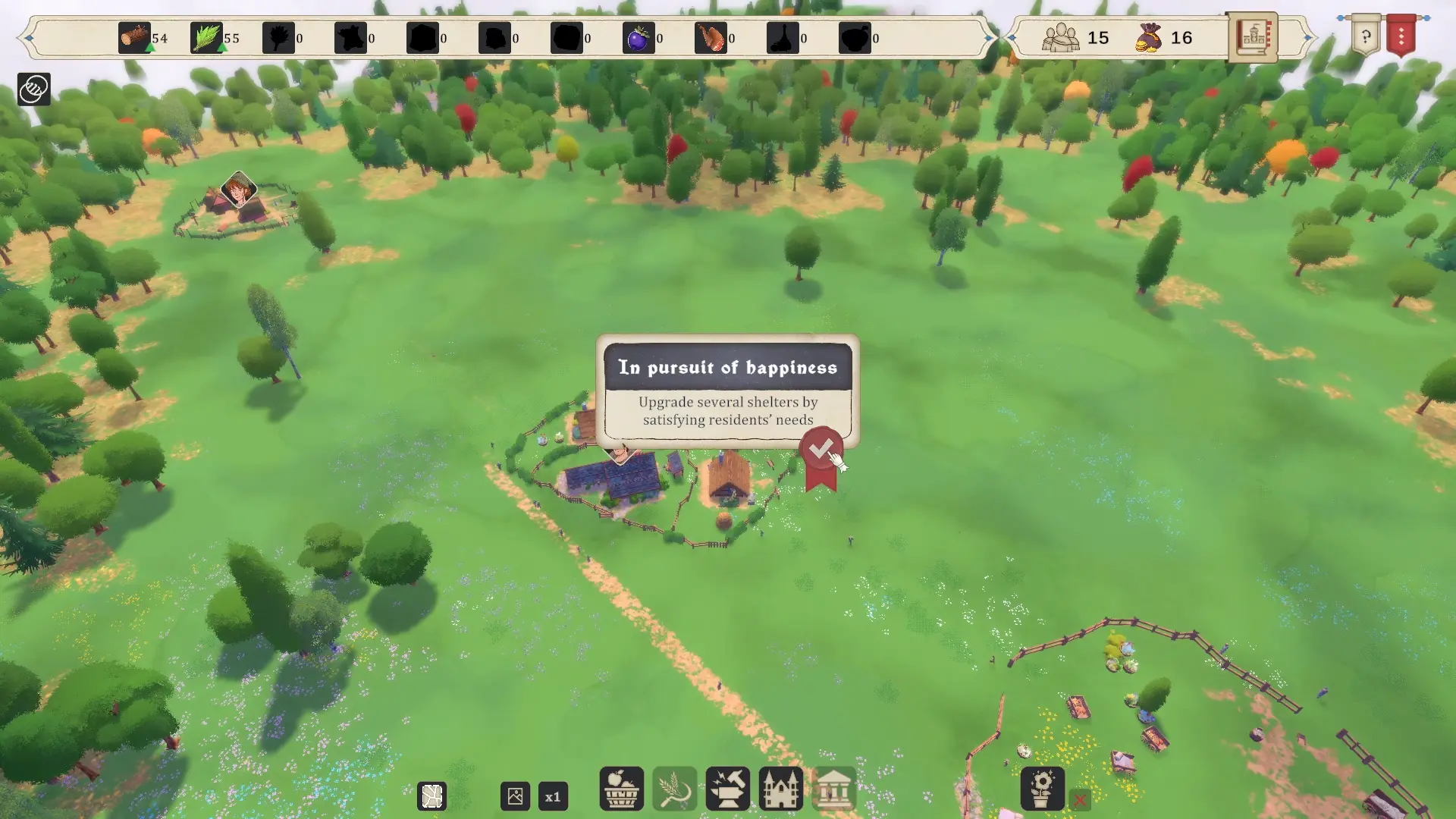Viewport: 1456px width, 819px height.
Task: Confirm the quest with the red checkmark ribbon
Action: pyautogui.click(x=821, y=450)
